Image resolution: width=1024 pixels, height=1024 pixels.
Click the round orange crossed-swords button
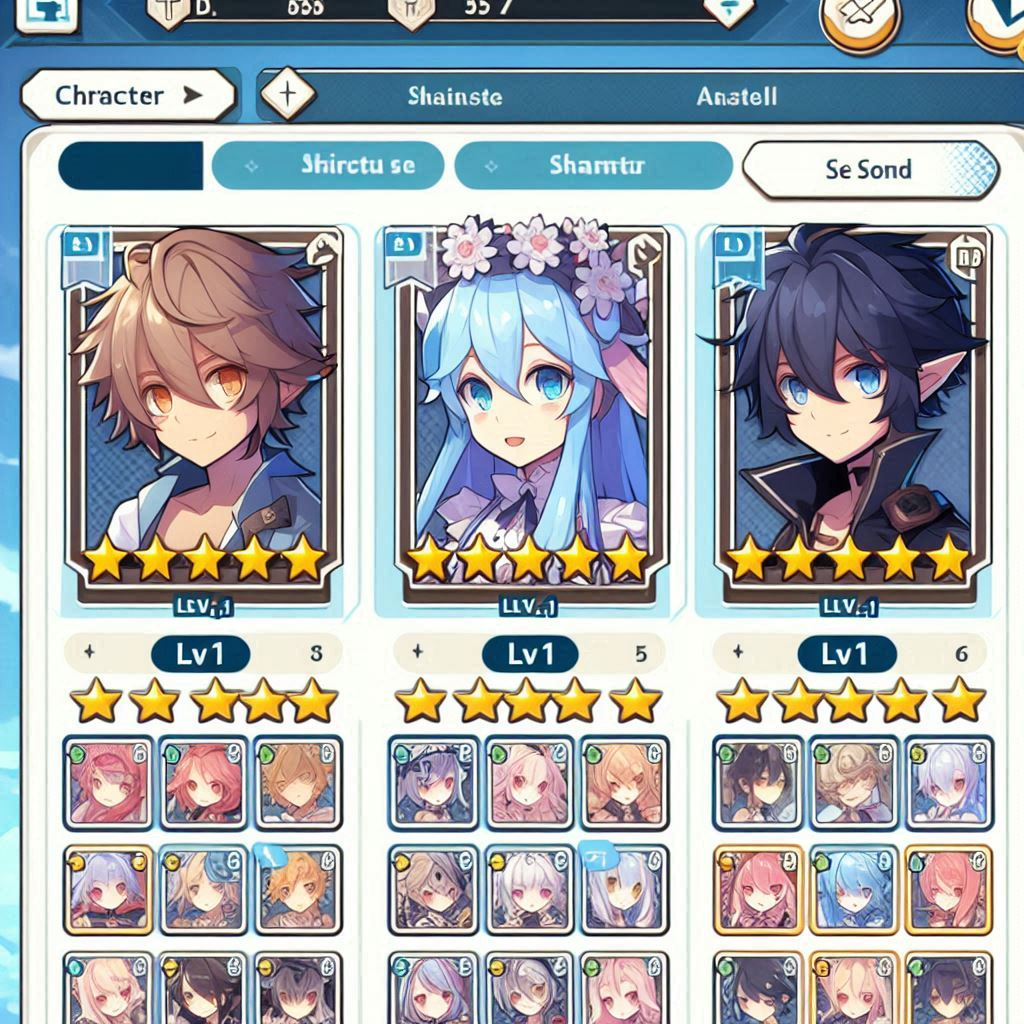(860, 20)
